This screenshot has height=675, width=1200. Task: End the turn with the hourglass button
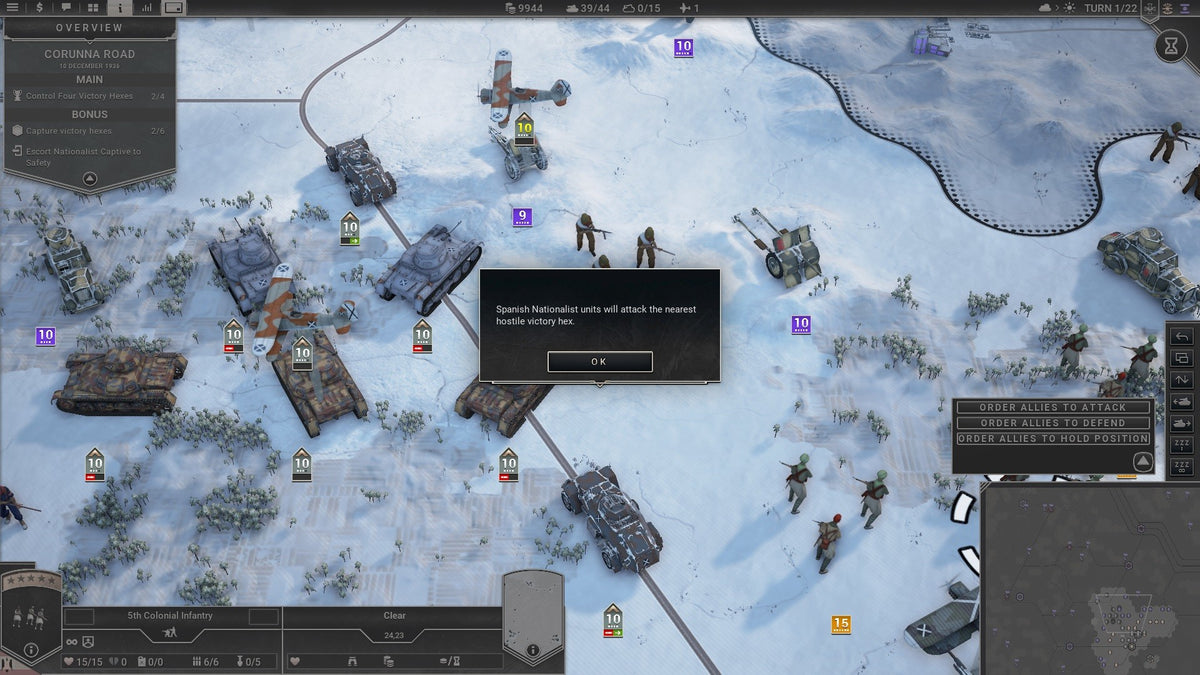point(1171,45)
